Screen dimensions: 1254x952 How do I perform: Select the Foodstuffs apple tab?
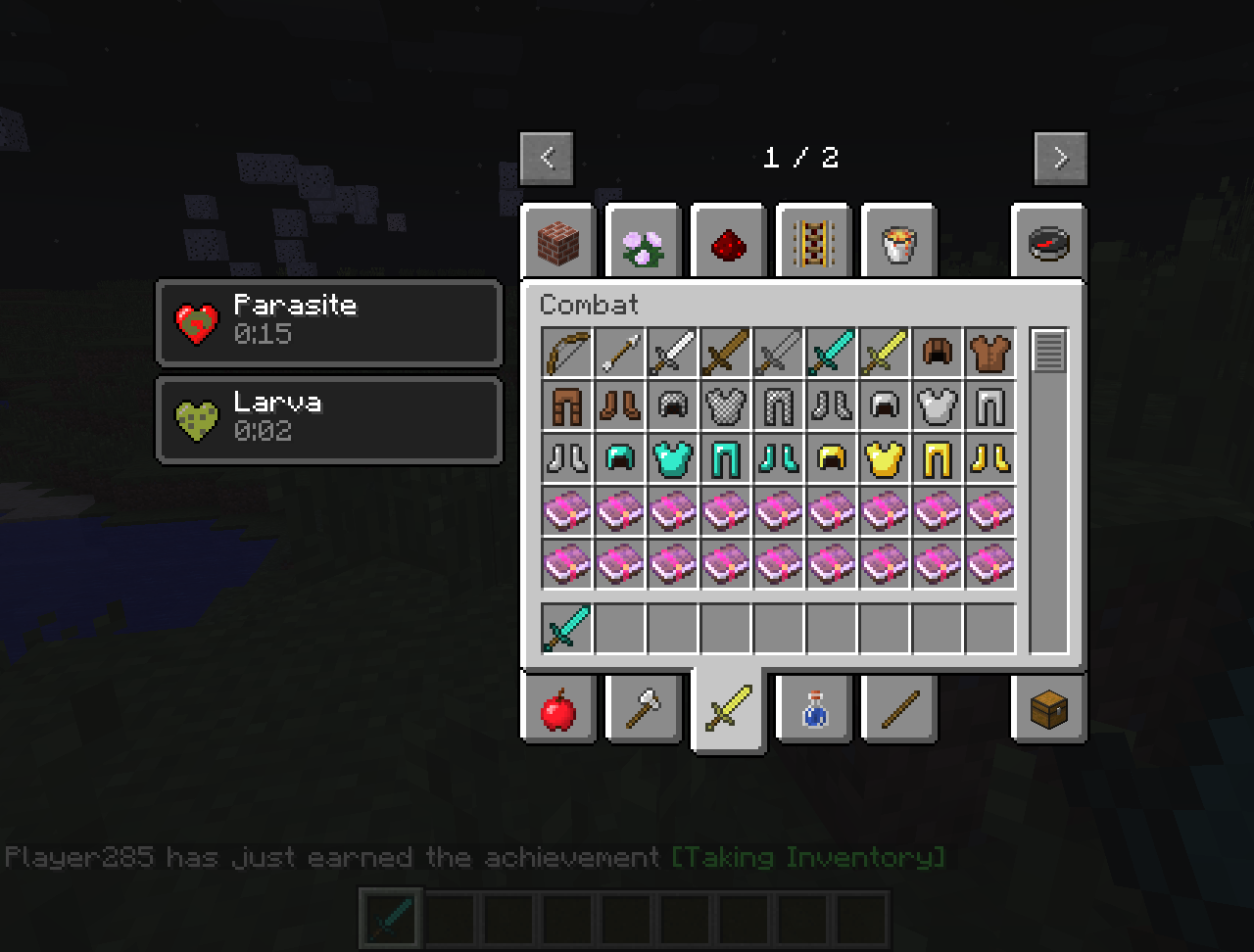pyautogui.click(x=558, y=710)
